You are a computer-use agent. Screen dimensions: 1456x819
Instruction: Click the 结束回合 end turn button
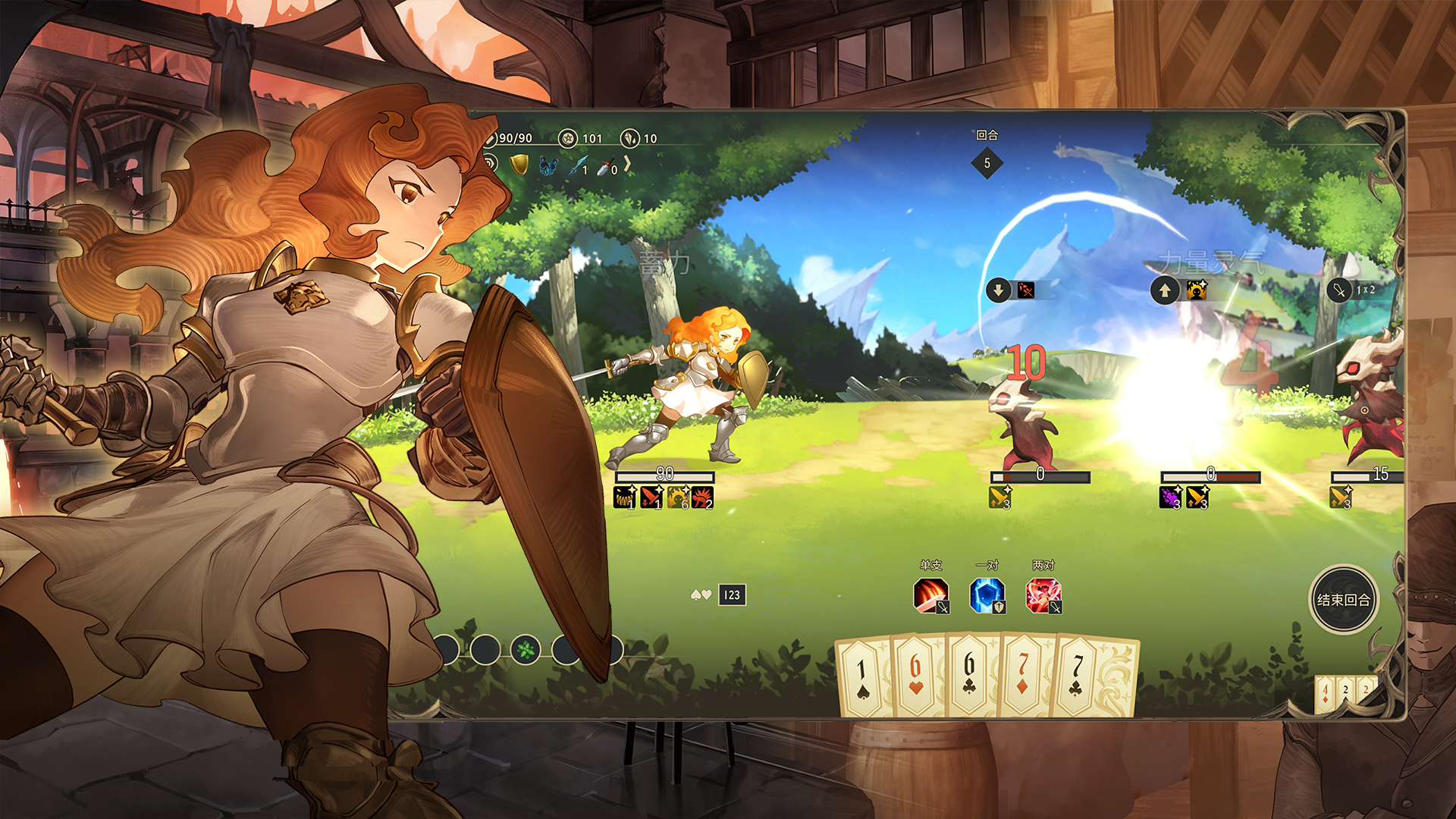click(1343, 600)
